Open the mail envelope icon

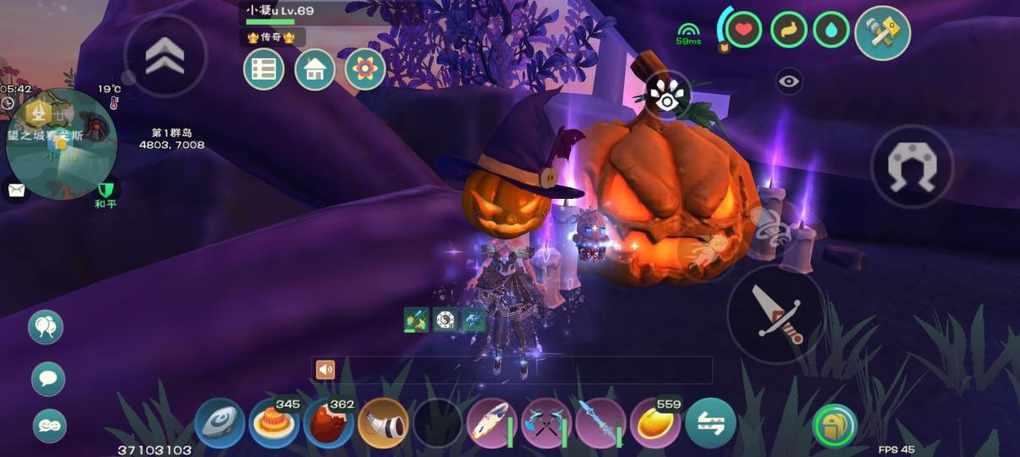[15, 190]
